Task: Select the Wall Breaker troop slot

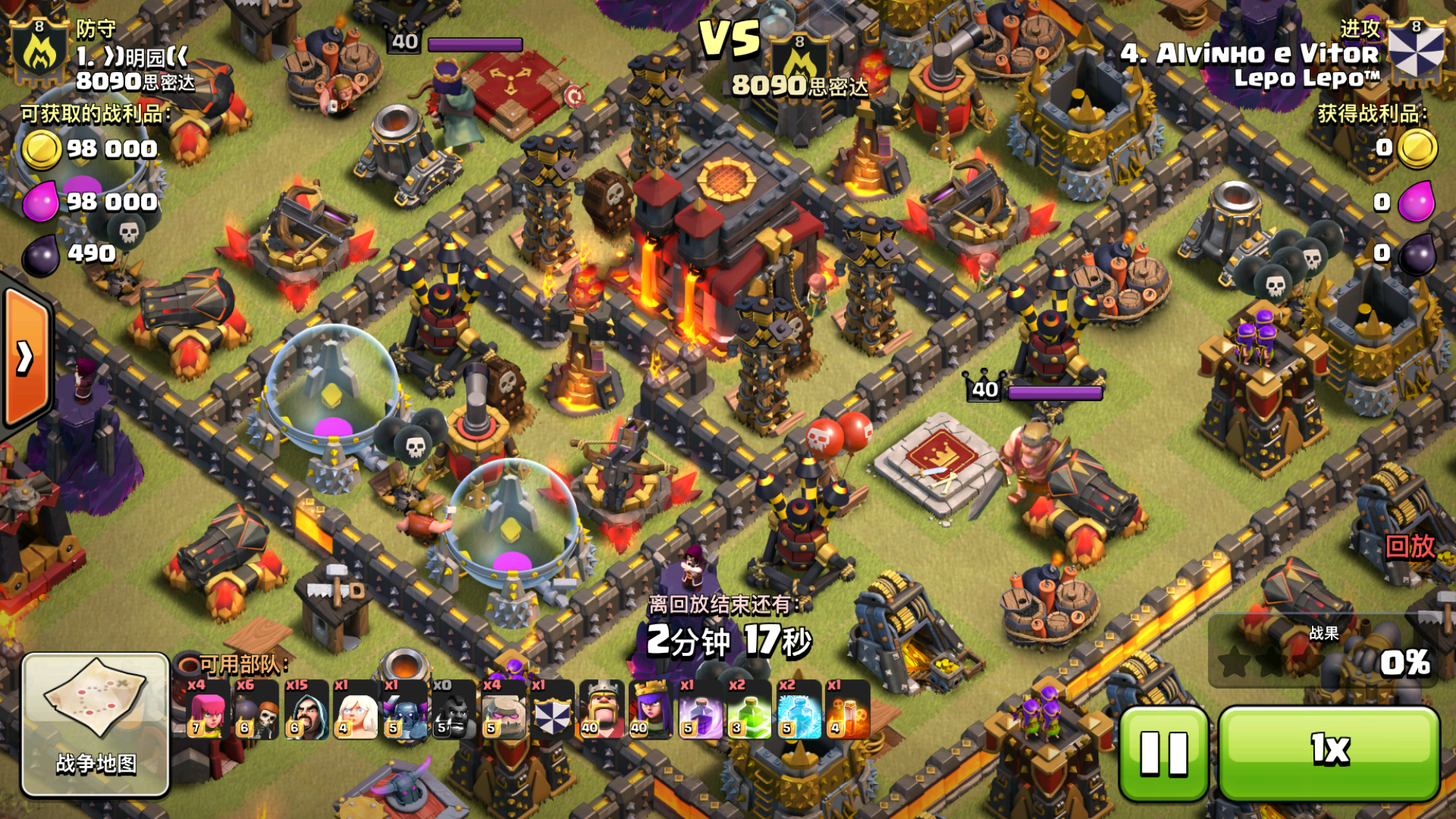Action: pyautogui.click(x=256, y=710)
